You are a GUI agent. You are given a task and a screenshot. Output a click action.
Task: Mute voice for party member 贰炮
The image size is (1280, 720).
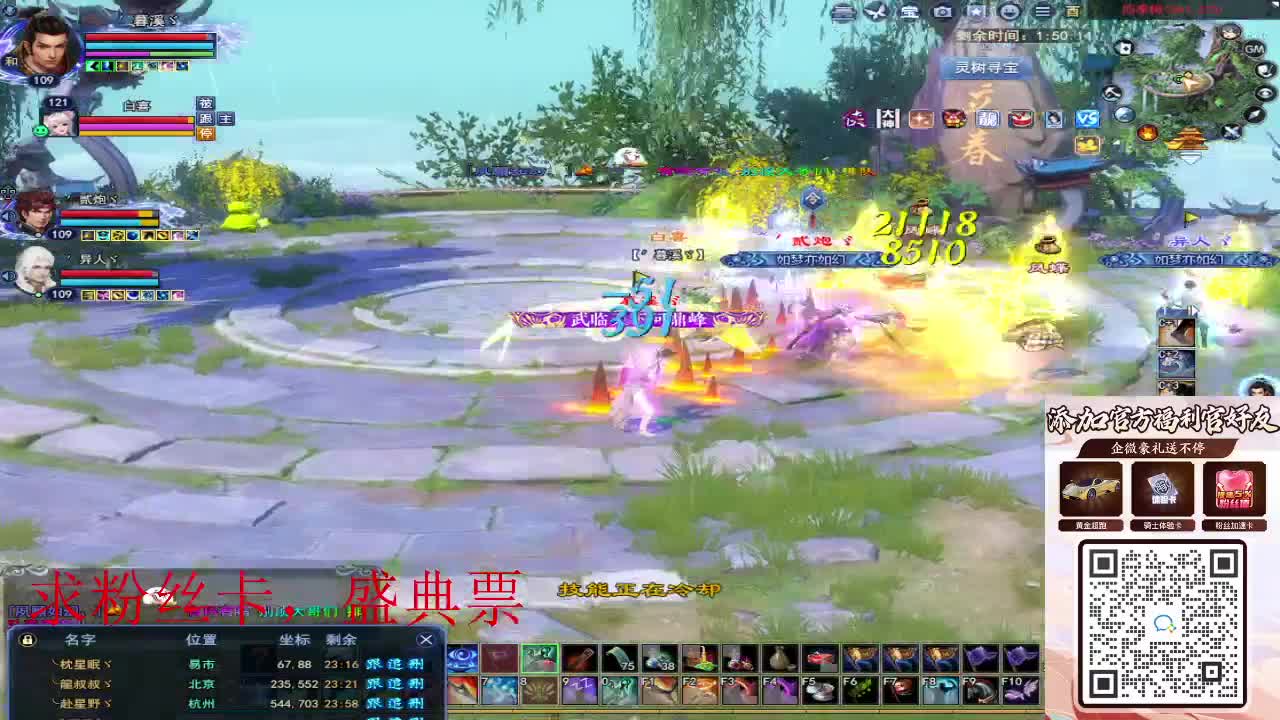(8, 214)
